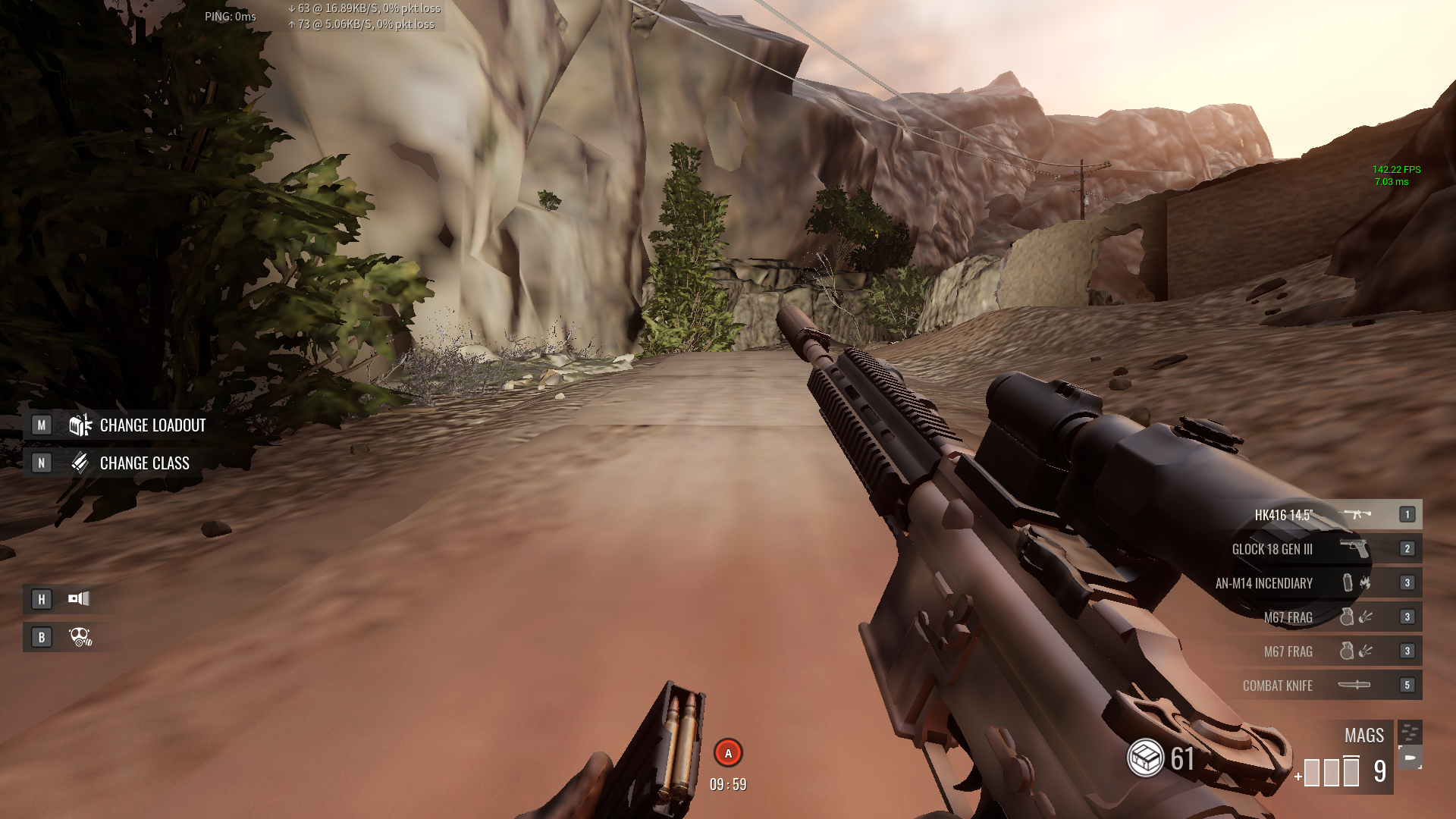The image size is (1456, 819).
Task: Toggle the flashlight icon
Action: [79, 599]
